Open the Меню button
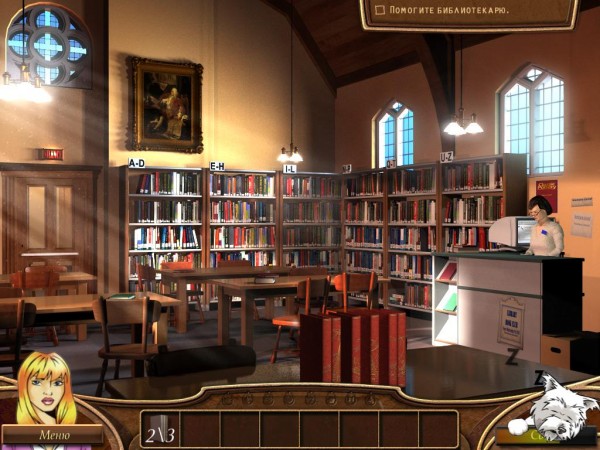Viewport: 600px width, 450px height. (52, 435)
